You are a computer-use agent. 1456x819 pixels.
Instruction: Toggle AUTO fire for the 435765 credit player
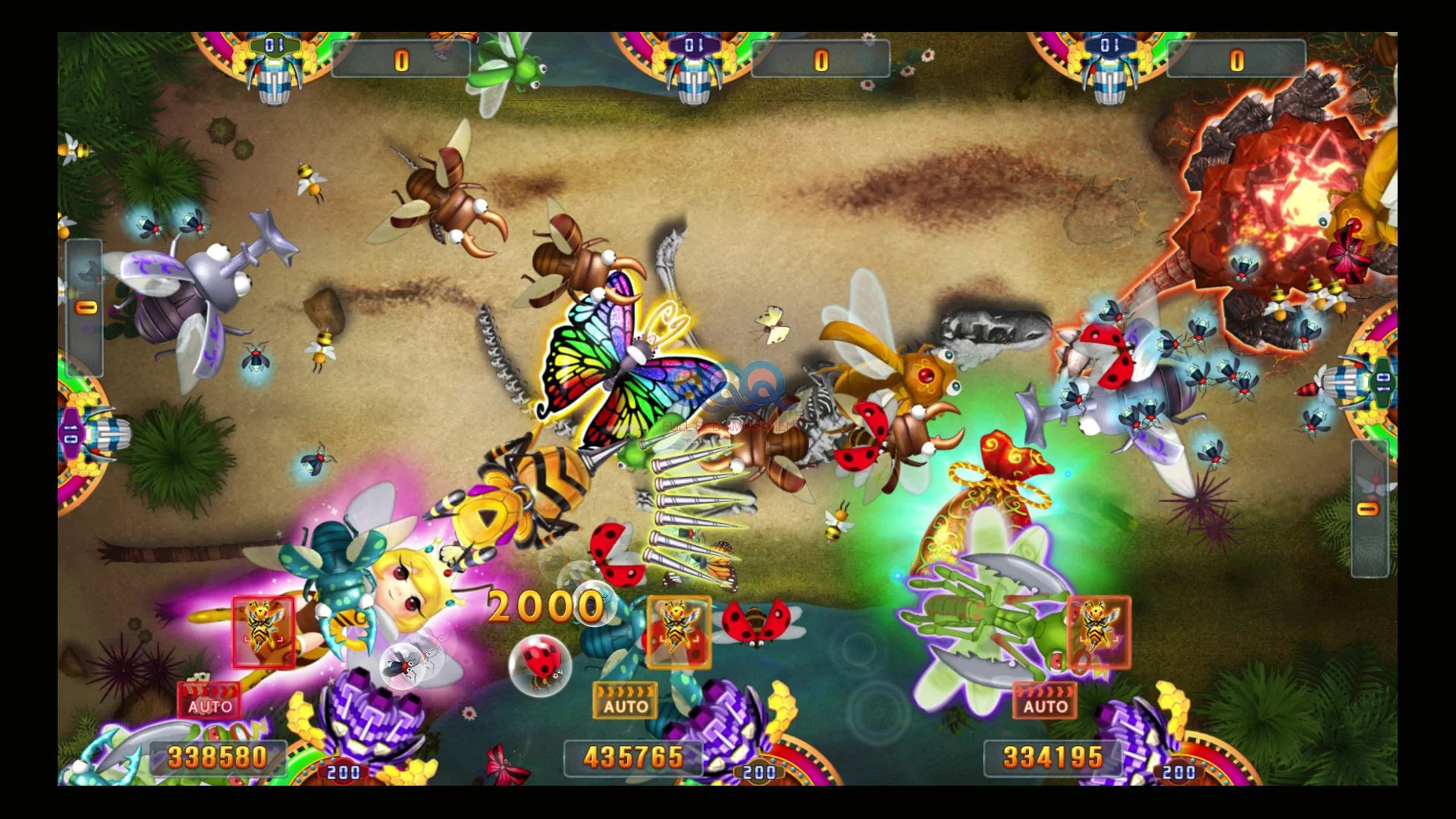(625, 701)
